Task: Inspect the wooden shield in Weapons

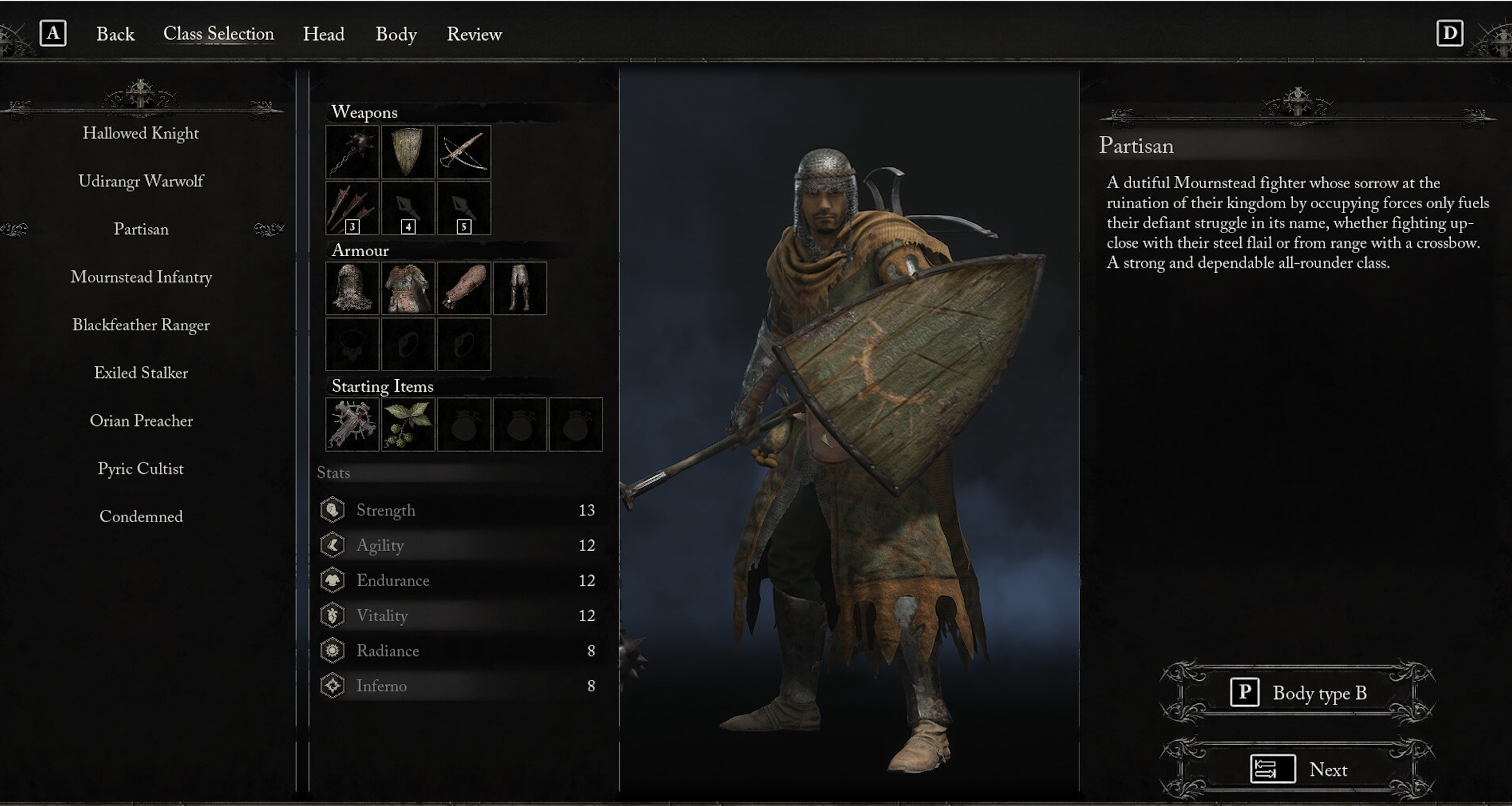Action: [408, 152]
